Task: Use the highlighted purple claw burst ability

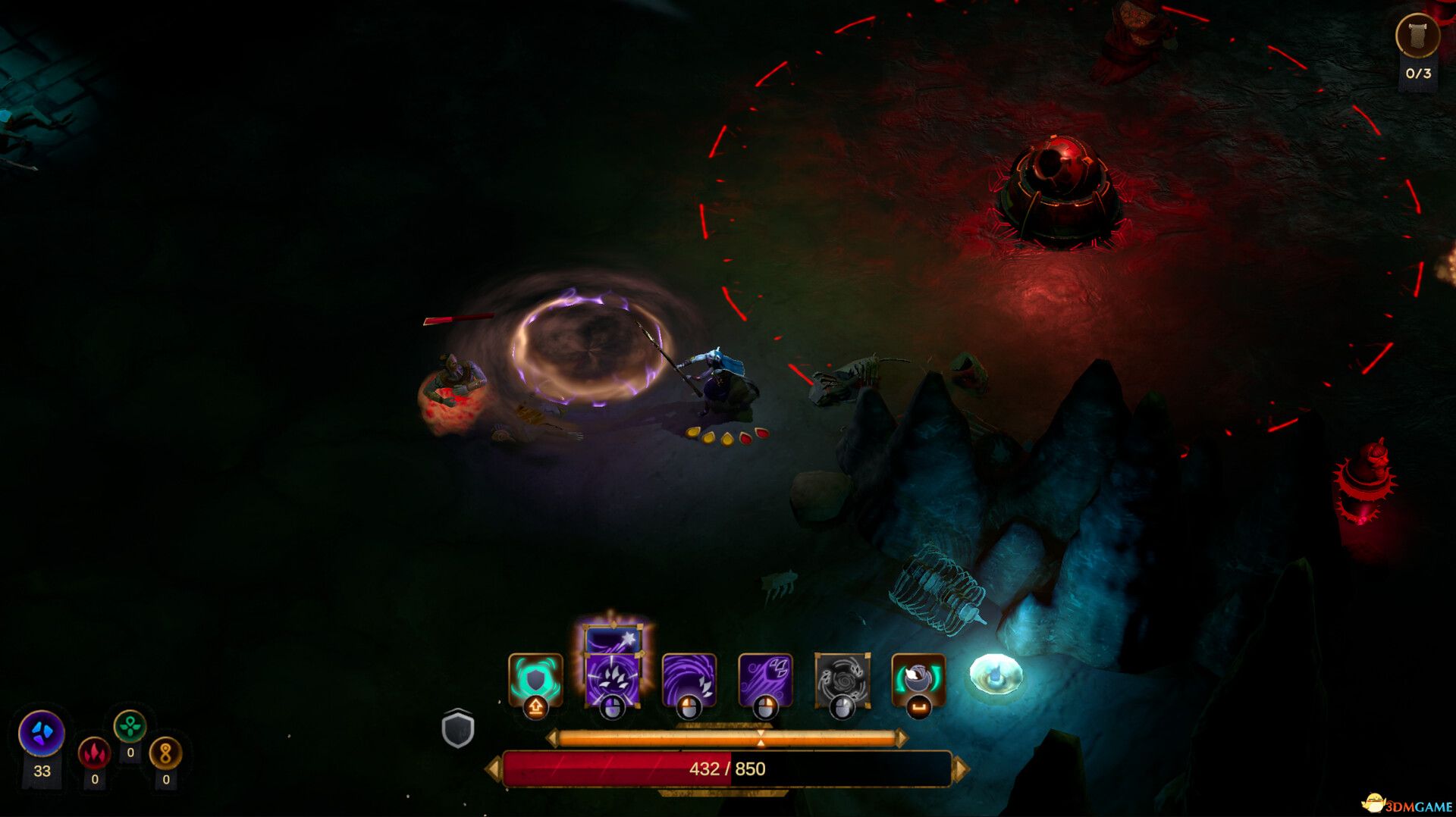Action: [612, 680]
